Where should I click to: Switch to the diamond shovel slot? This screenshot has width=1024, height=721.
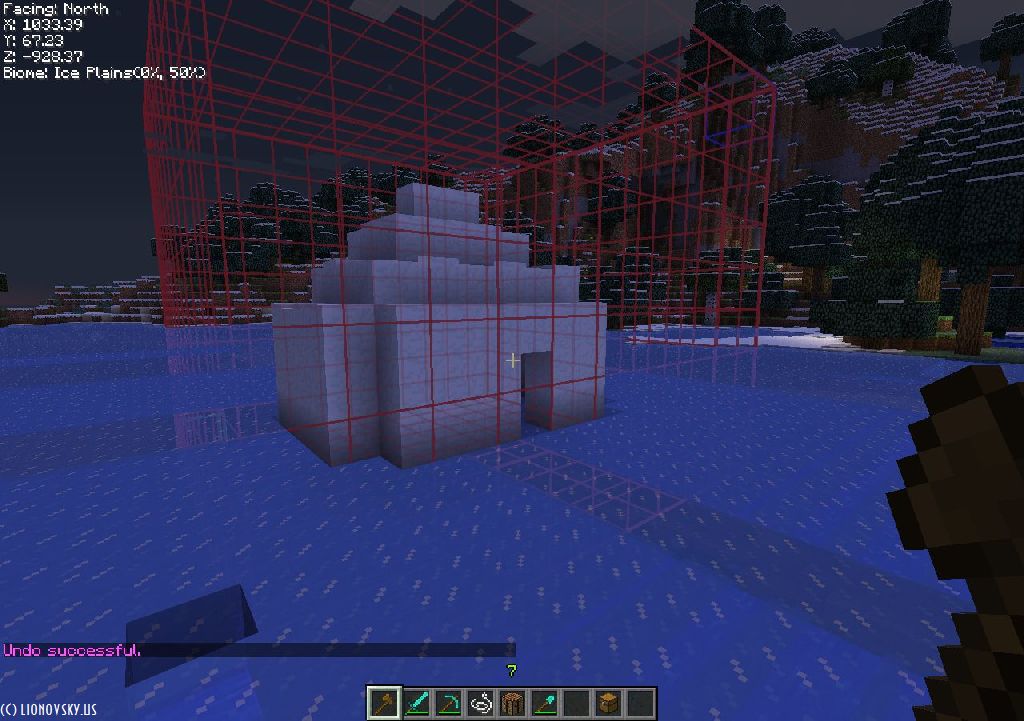pyautogui.click(x=544, y=703)
